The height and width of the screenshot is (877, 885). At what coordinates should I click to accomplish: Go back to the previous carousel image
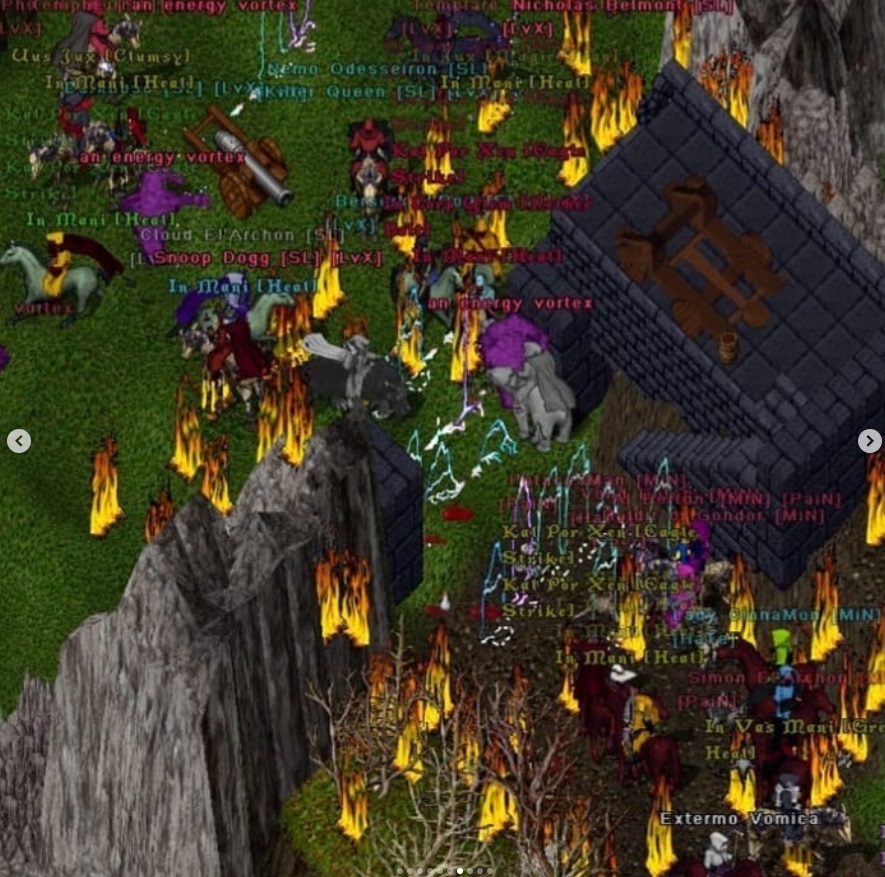(18, 441)
